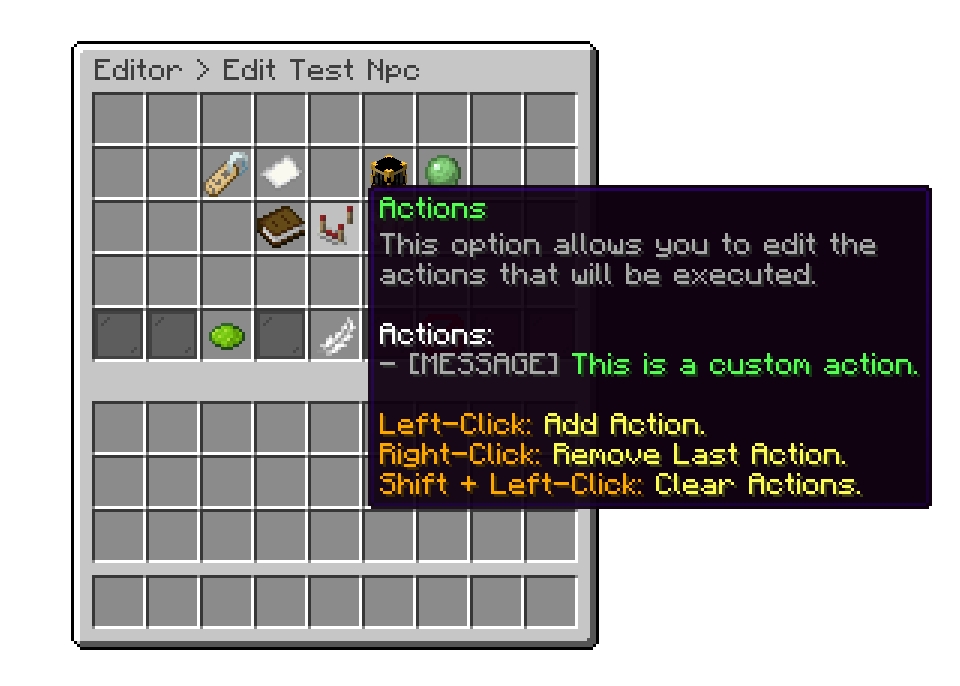The image size is (960, 686).
Task: Click the lime dye item slot
Action: point(227,336)
